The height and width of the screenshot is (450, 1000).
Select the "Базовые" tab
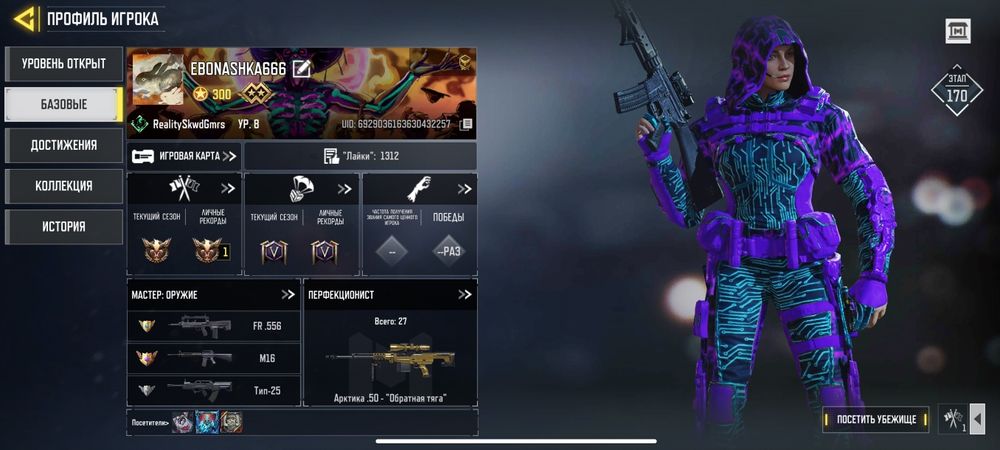coord(64,104)
